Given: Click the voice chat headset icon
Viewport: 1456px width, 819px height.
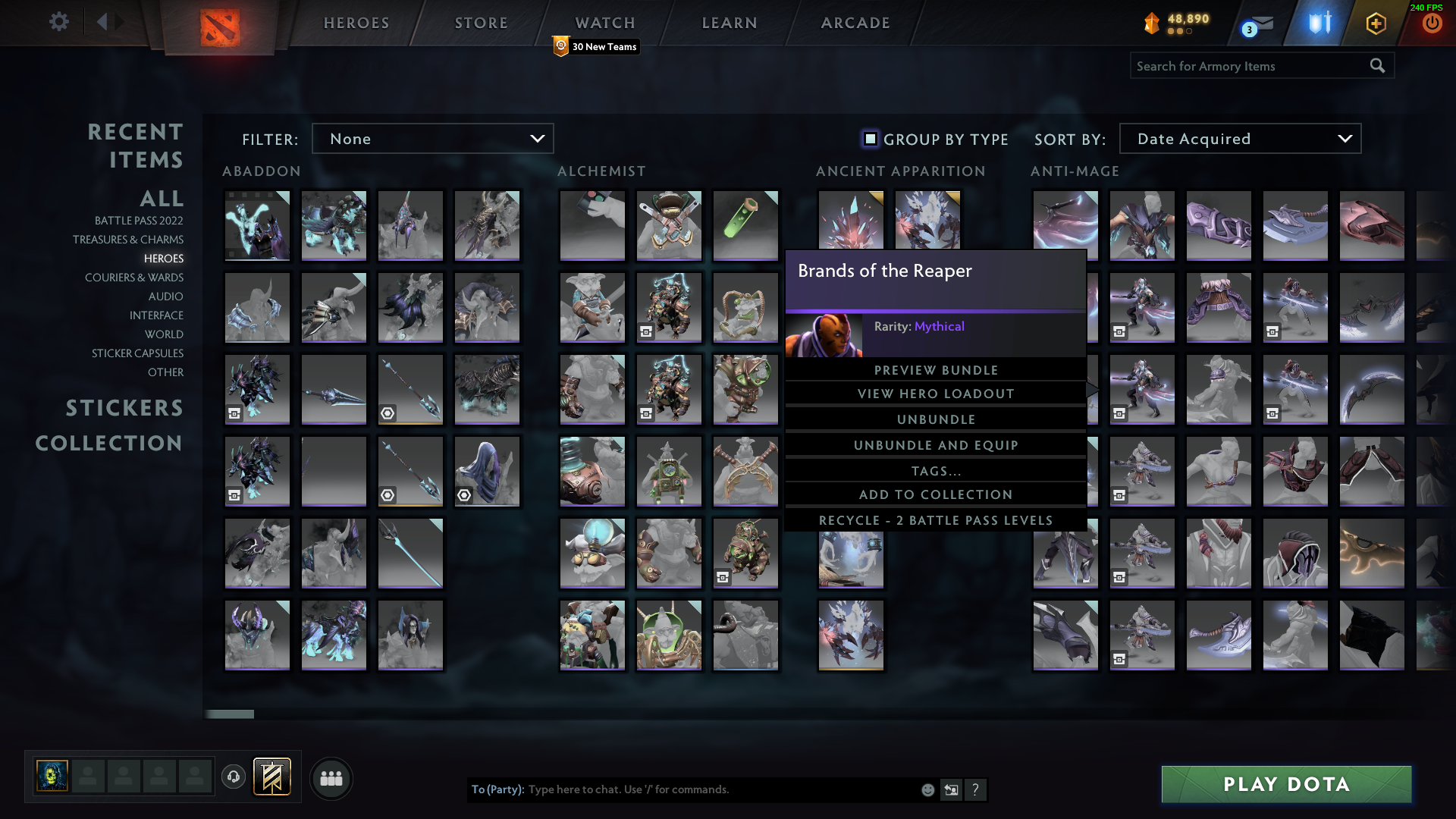Looking at the screenshot, I should click(x=233, y=777).
